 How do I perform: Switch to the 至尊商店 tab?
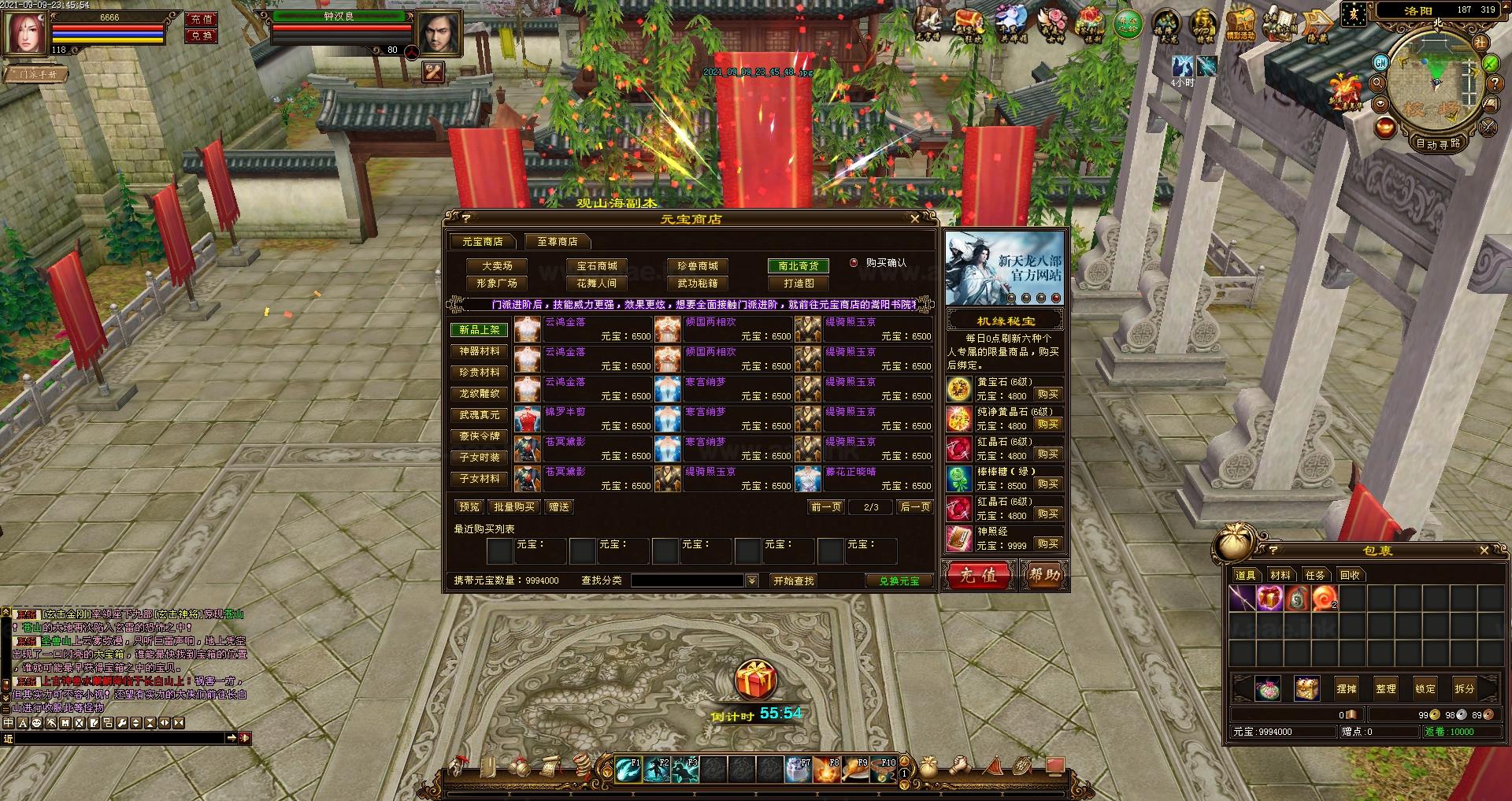click(x=557, y=242)
